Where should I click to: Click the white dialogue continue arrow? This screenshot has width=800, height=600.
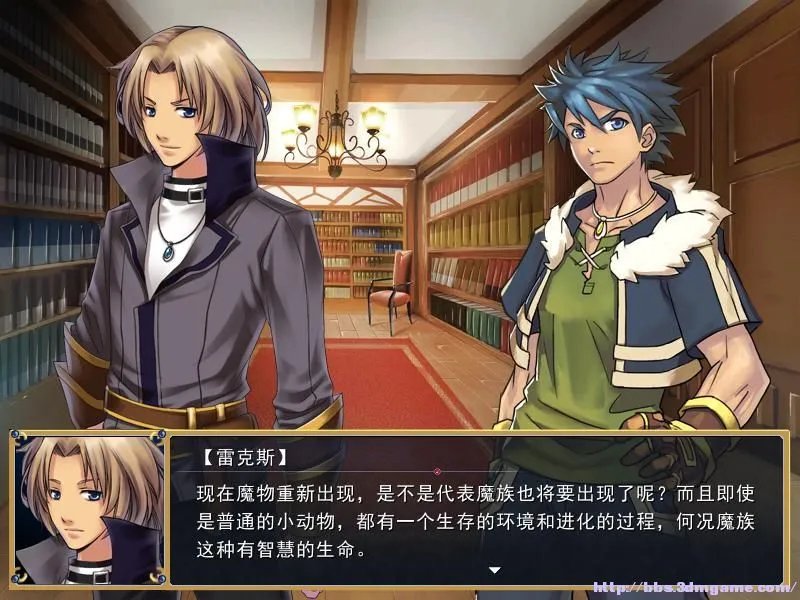(x=493, y=570)
